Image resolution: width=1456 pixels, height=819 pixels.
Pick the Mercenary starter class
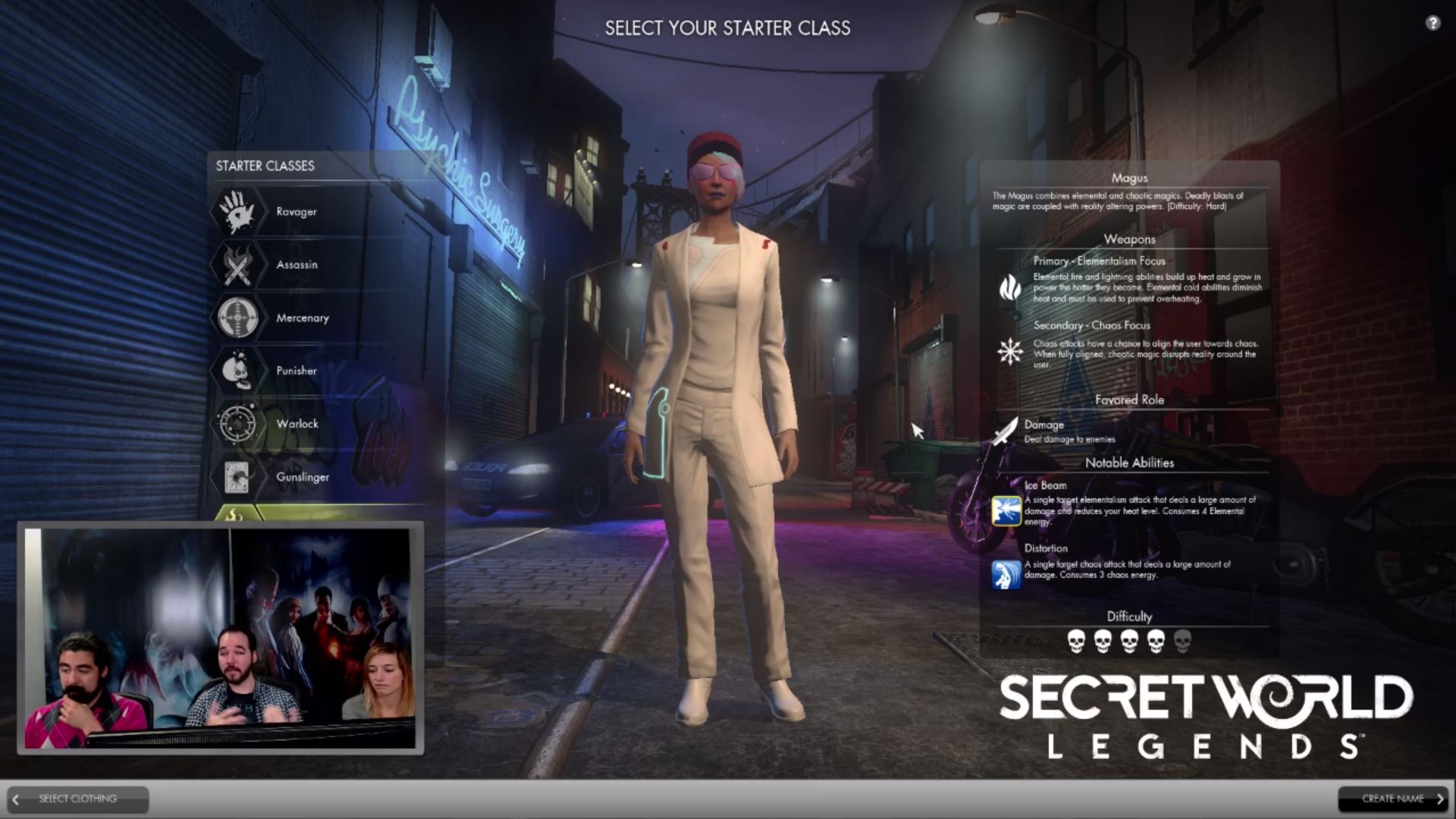click(x=302, y=318)
